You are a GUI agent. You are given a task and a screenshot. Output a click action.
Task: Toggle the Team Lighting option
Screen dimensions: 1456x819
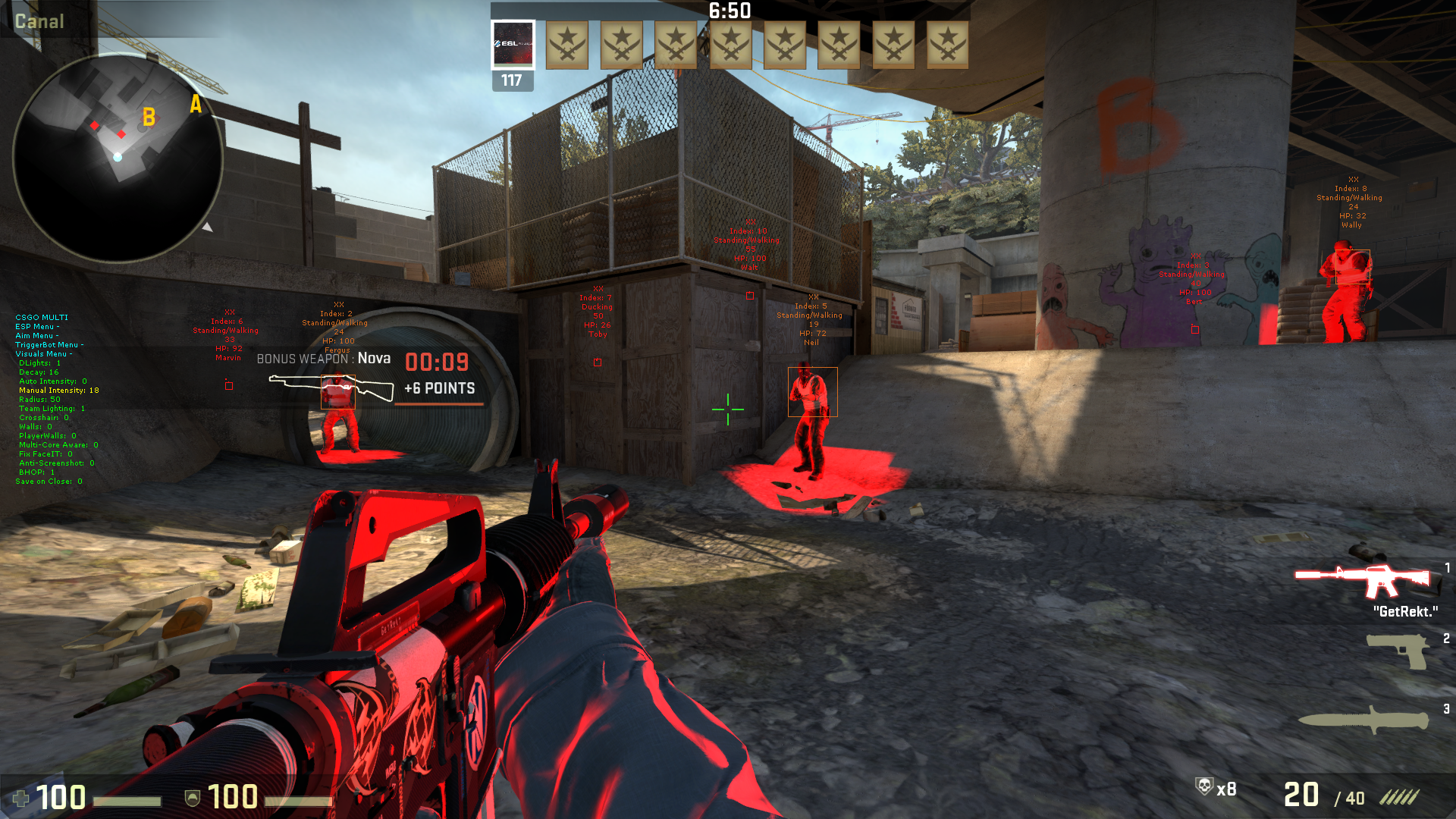pos(52,409)
